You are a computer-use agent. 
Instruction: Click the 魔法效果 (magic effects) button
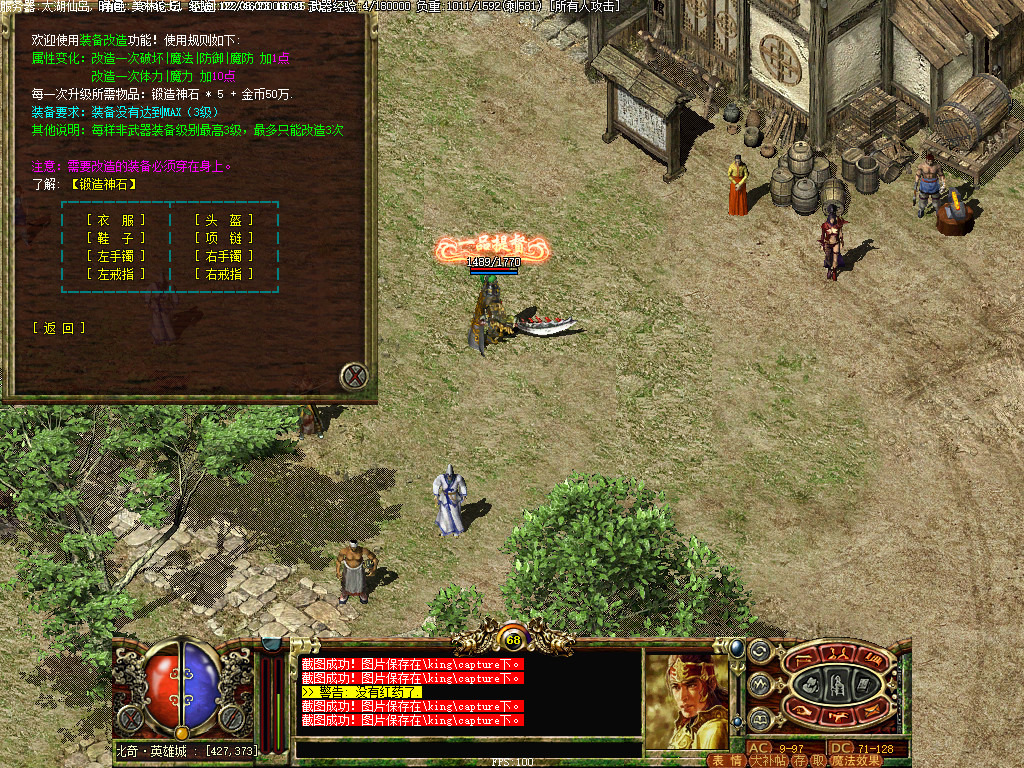(857, 761)
